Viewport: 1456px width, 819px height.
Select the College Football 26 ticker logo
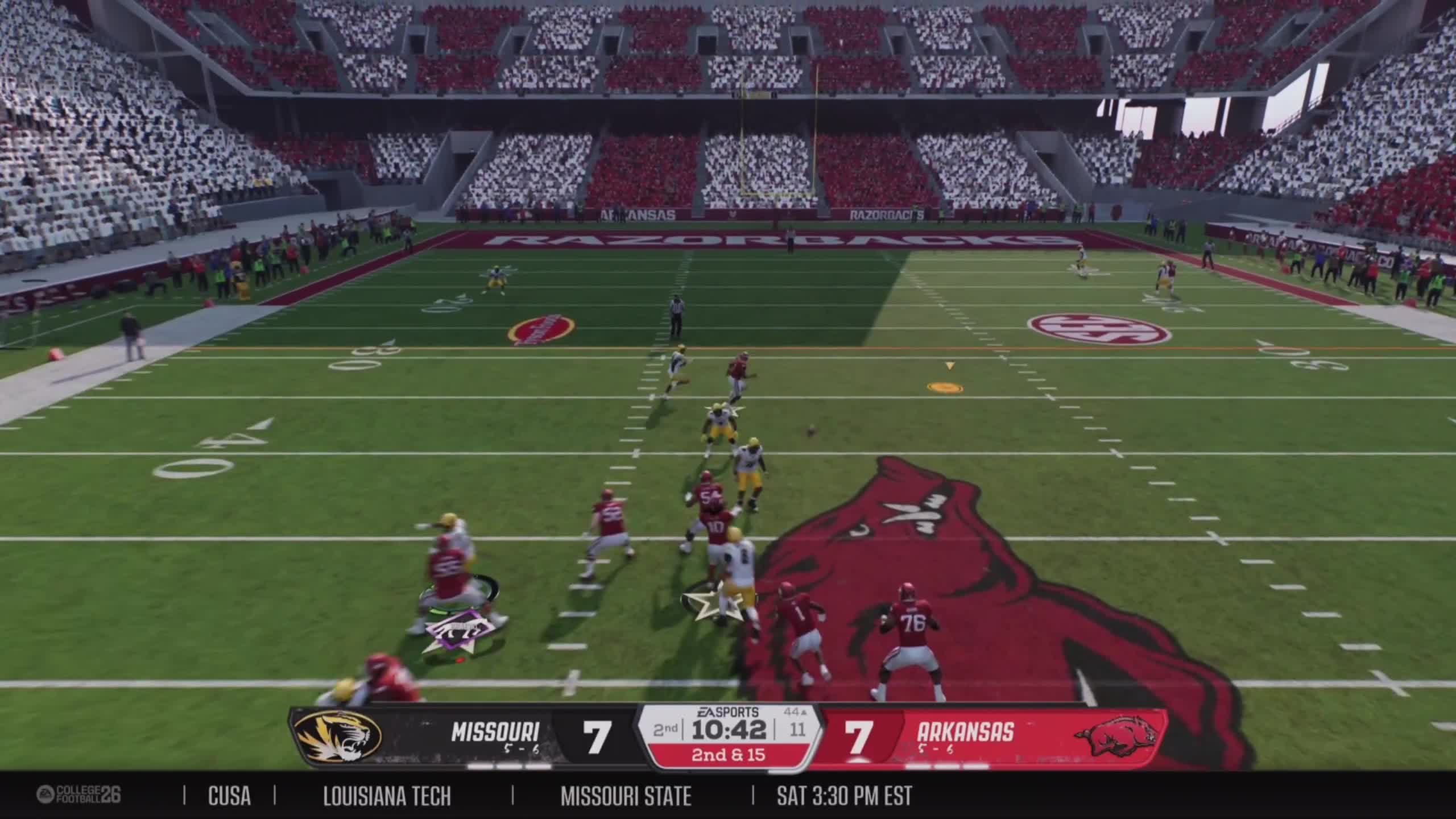[79, 795]
